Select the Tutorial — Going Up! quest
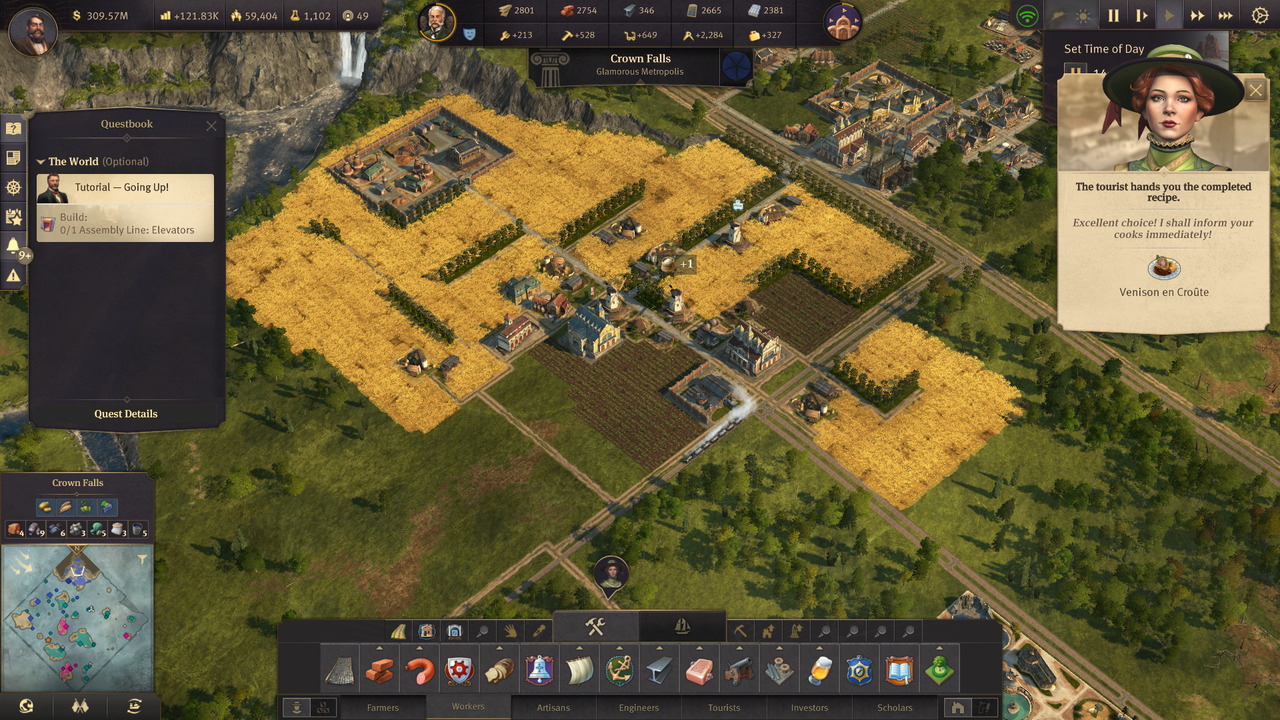The height and width of the screenshot is (720, 1280). coord(125,188)
